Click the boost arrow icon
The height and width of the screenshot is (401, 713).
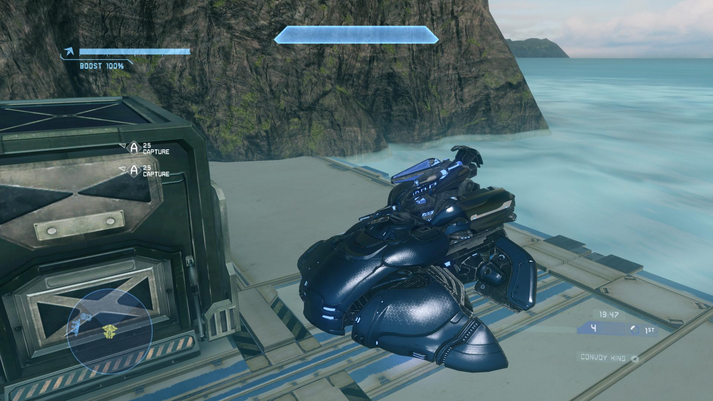click(68, 51)
